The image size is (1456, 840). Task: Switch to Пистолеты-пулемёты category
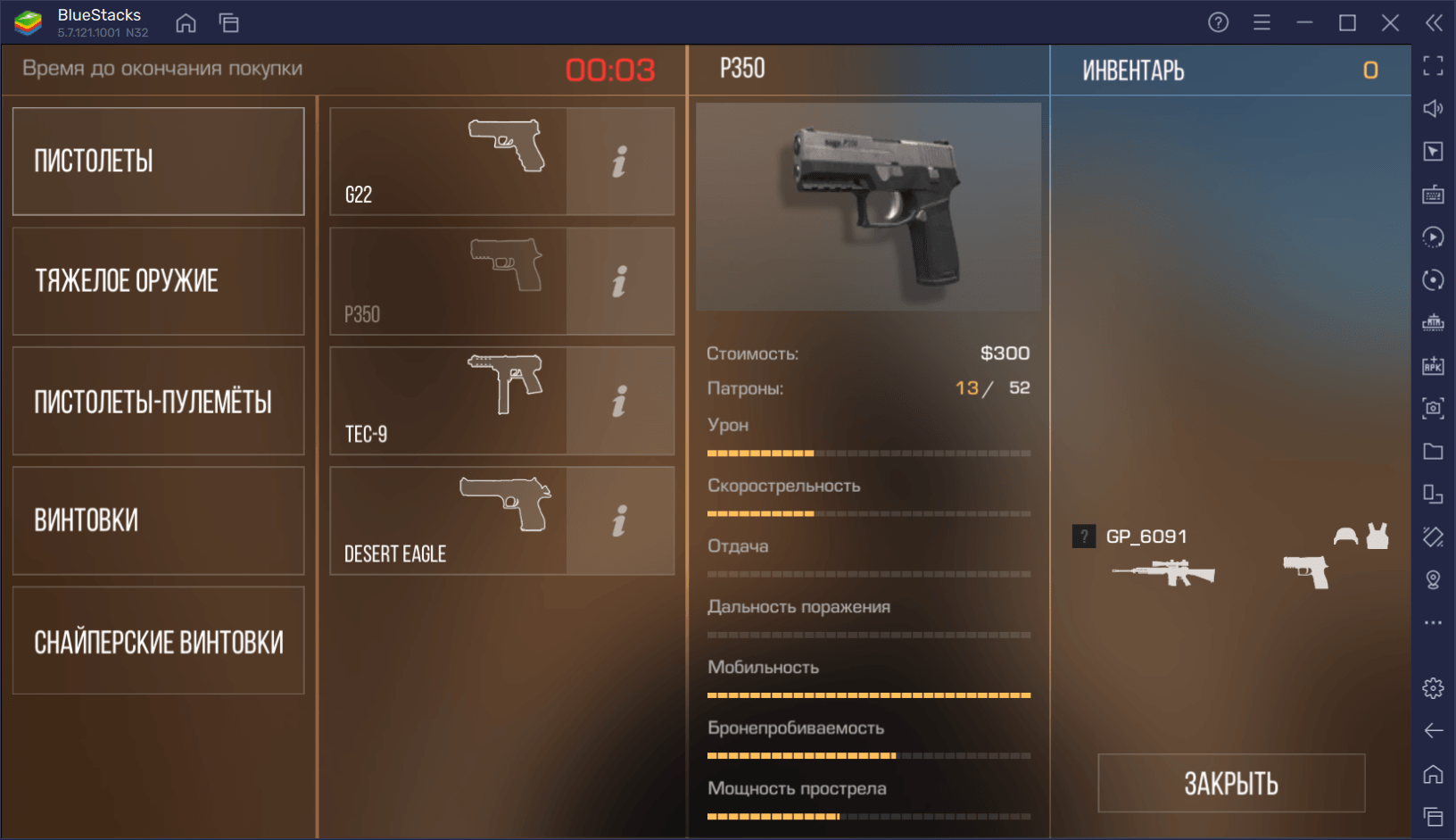pyautogui.click(x=158, y=401)
